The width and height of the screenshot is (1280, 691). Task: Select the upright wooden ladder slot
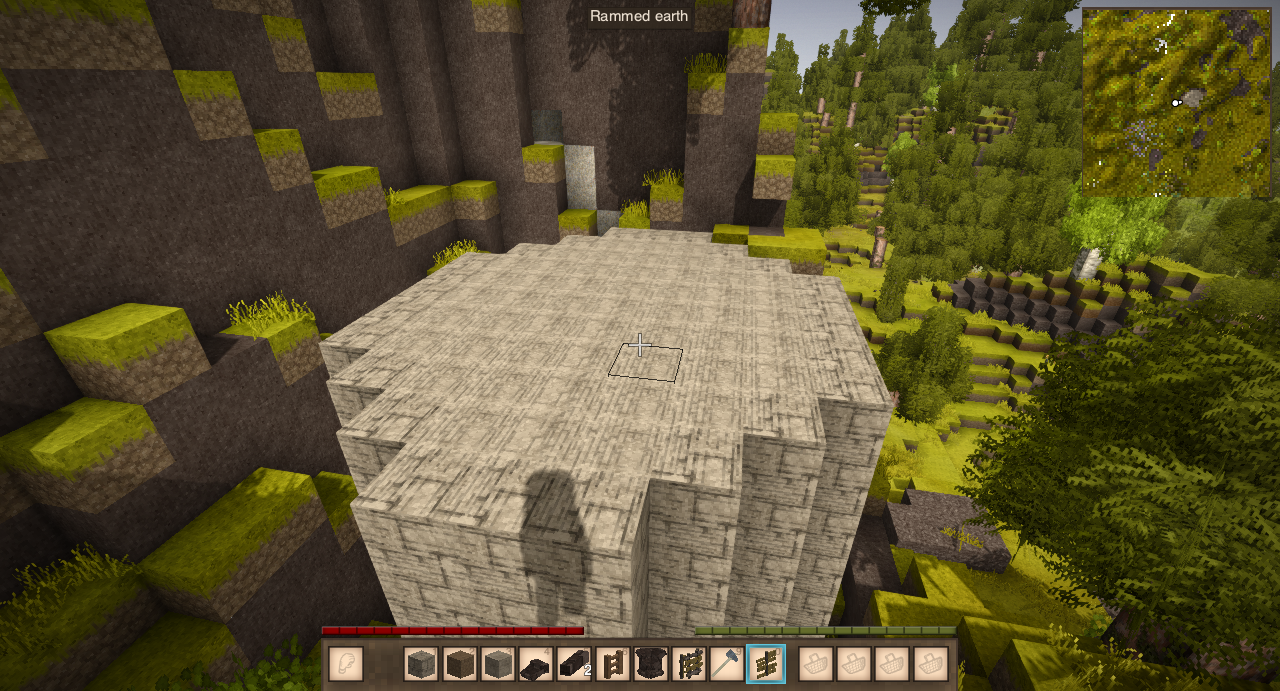click(x=613, y=663)
